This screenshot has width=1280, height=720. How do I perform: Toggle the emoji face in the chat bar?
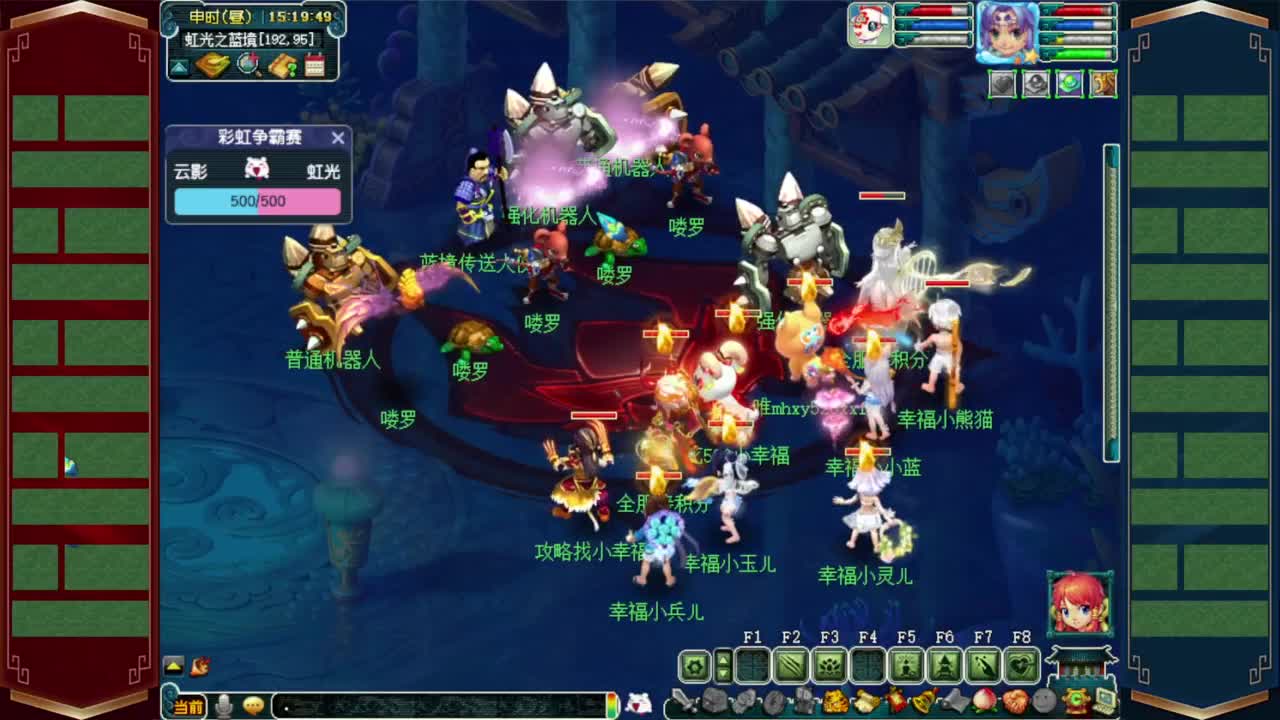point(253,706)
